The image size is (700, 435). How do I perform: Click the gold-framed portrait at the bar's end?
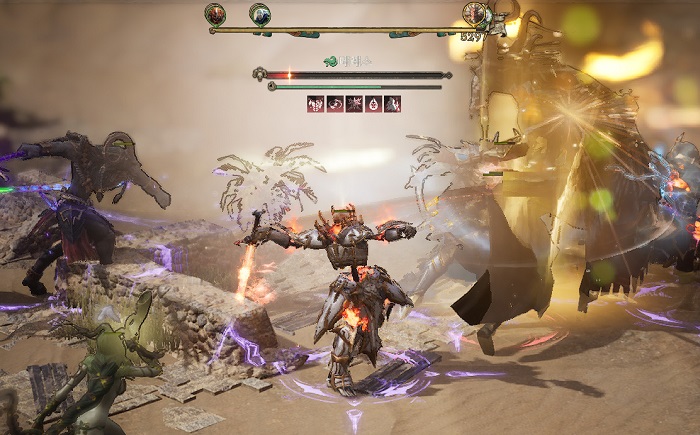coord(474,14)
